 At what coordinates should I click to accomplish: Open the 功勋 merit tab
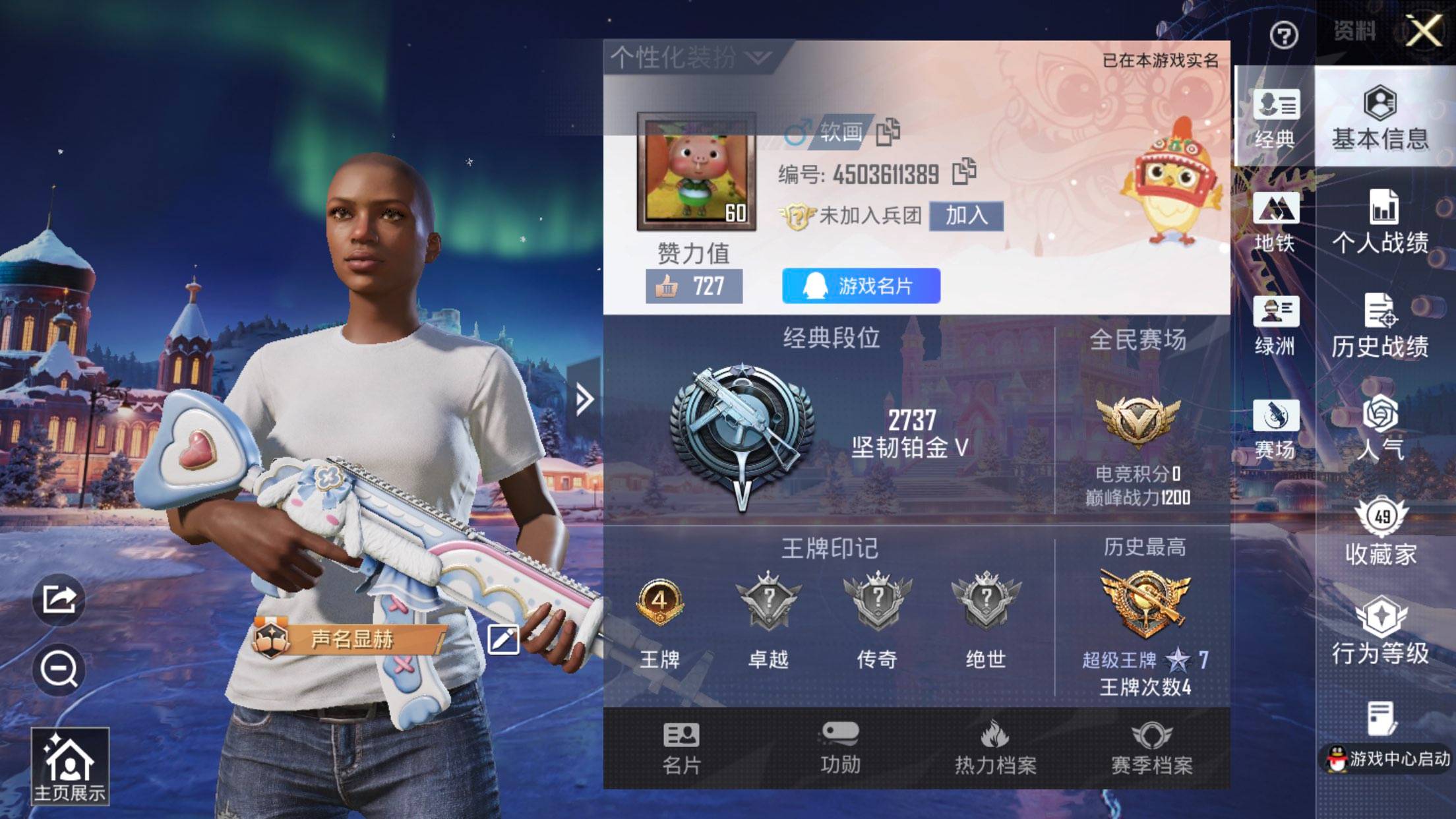coord(839,748)
